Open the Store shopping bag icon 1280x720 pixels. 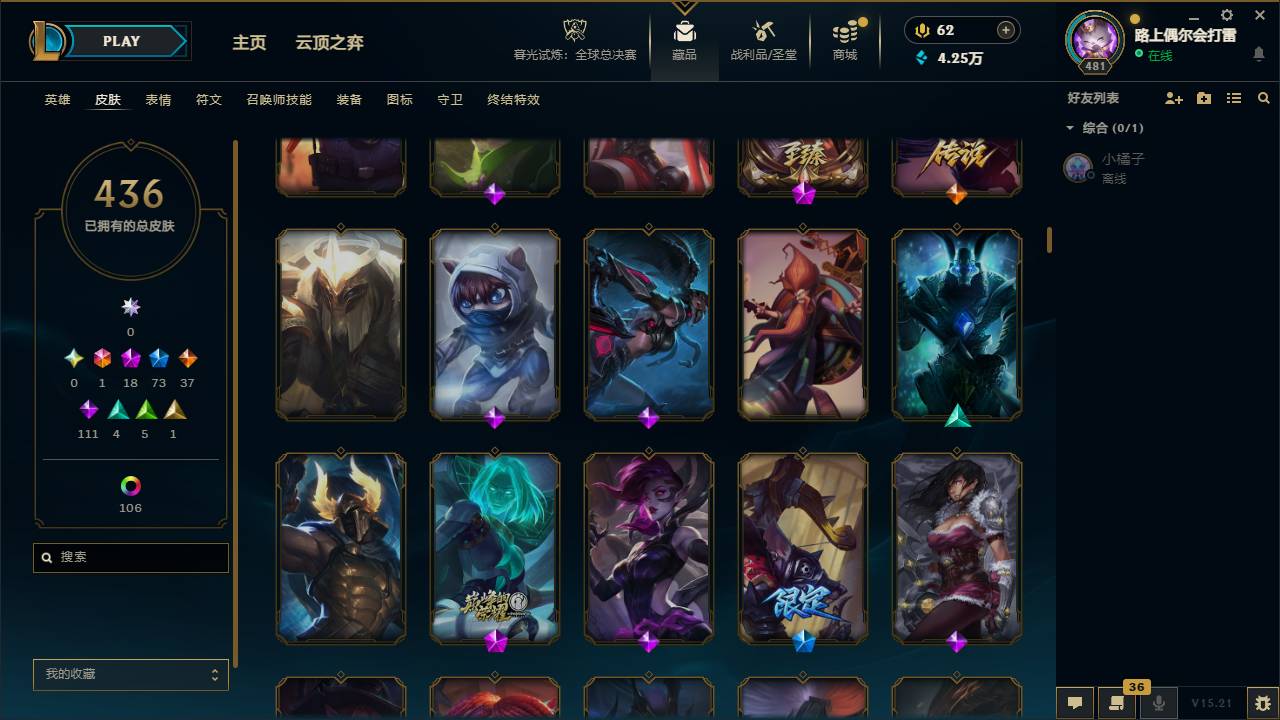tap(843, 33)
